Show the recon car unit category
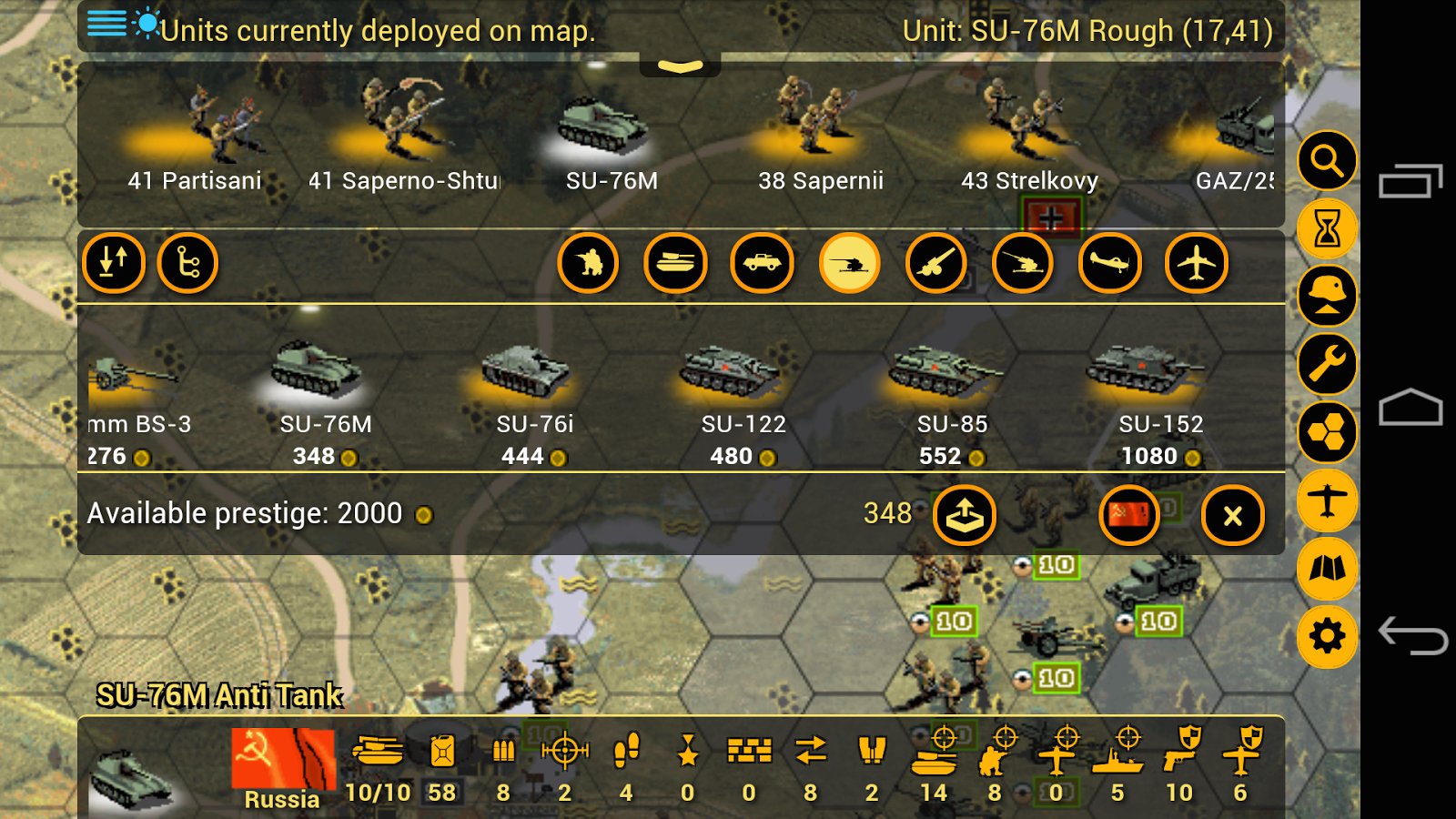 click(762, 264)
